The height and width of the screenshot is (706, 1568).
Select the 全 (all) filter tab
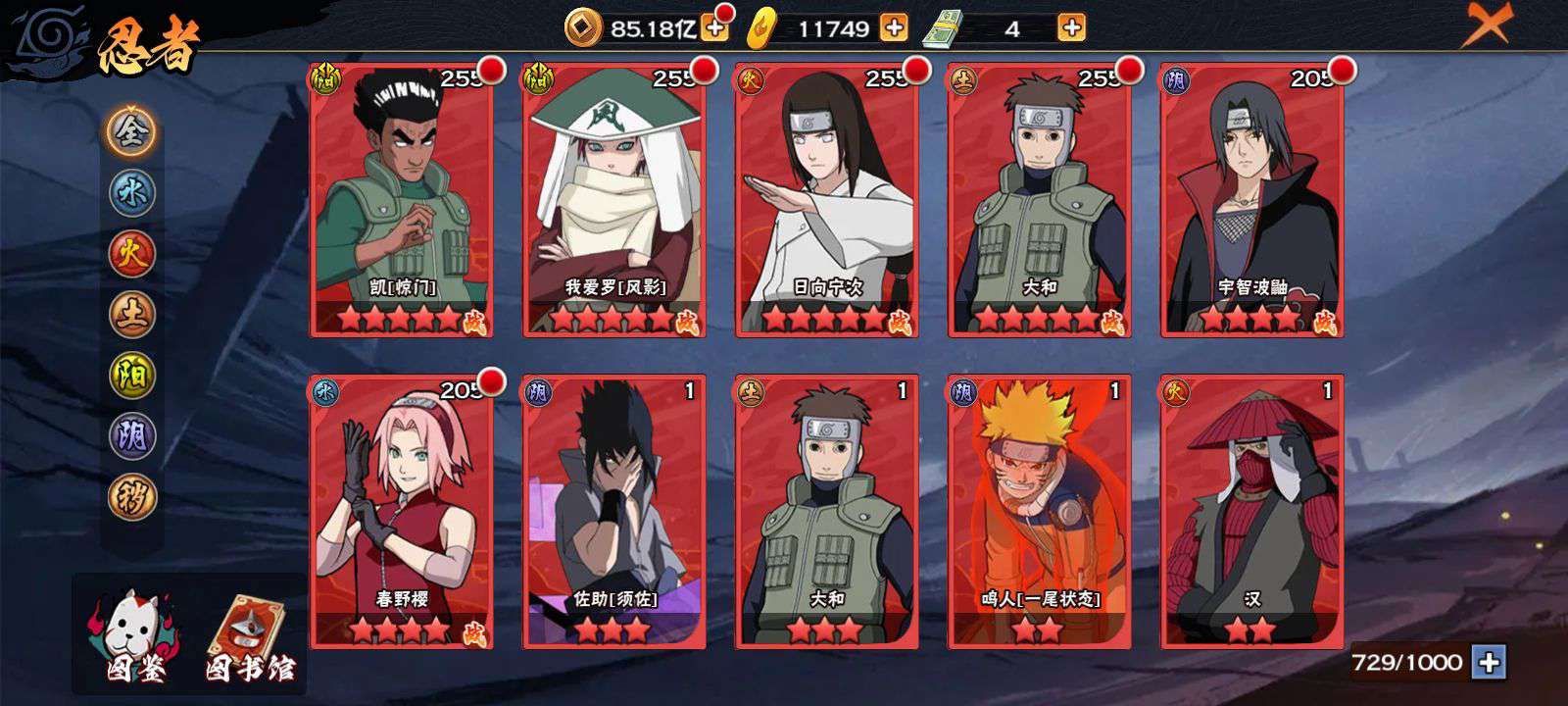(131, 130)
